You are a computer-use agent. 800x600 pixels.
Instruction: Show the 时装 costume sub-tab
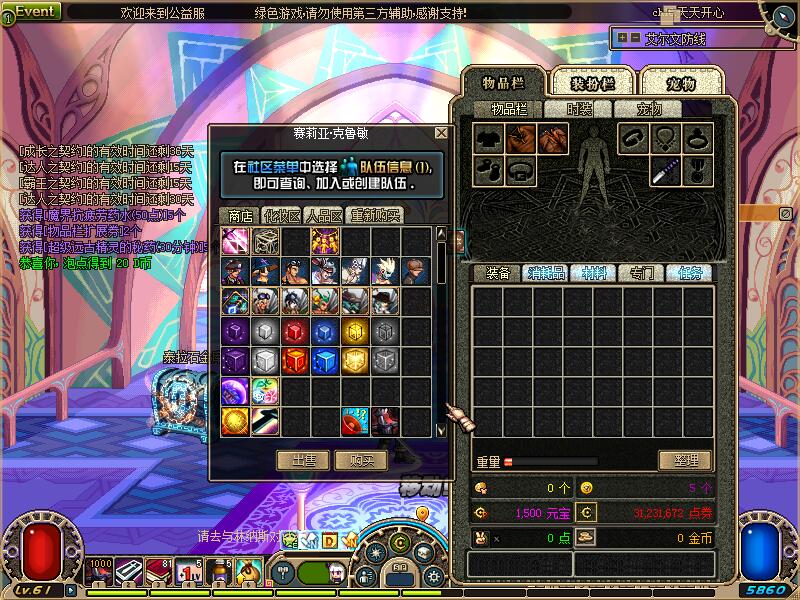(581, 109)
